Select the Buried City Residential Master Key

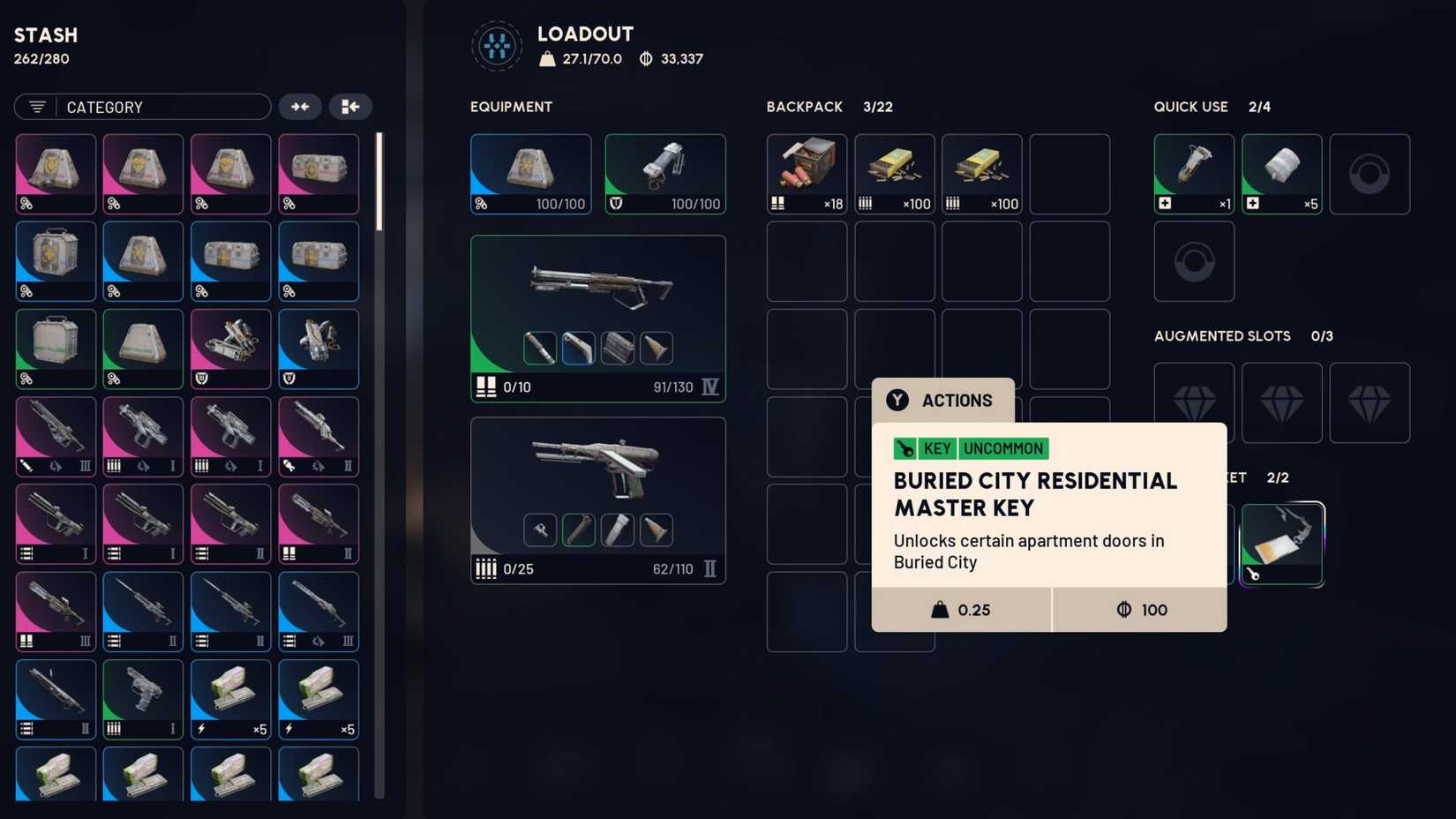(1281, 543)
